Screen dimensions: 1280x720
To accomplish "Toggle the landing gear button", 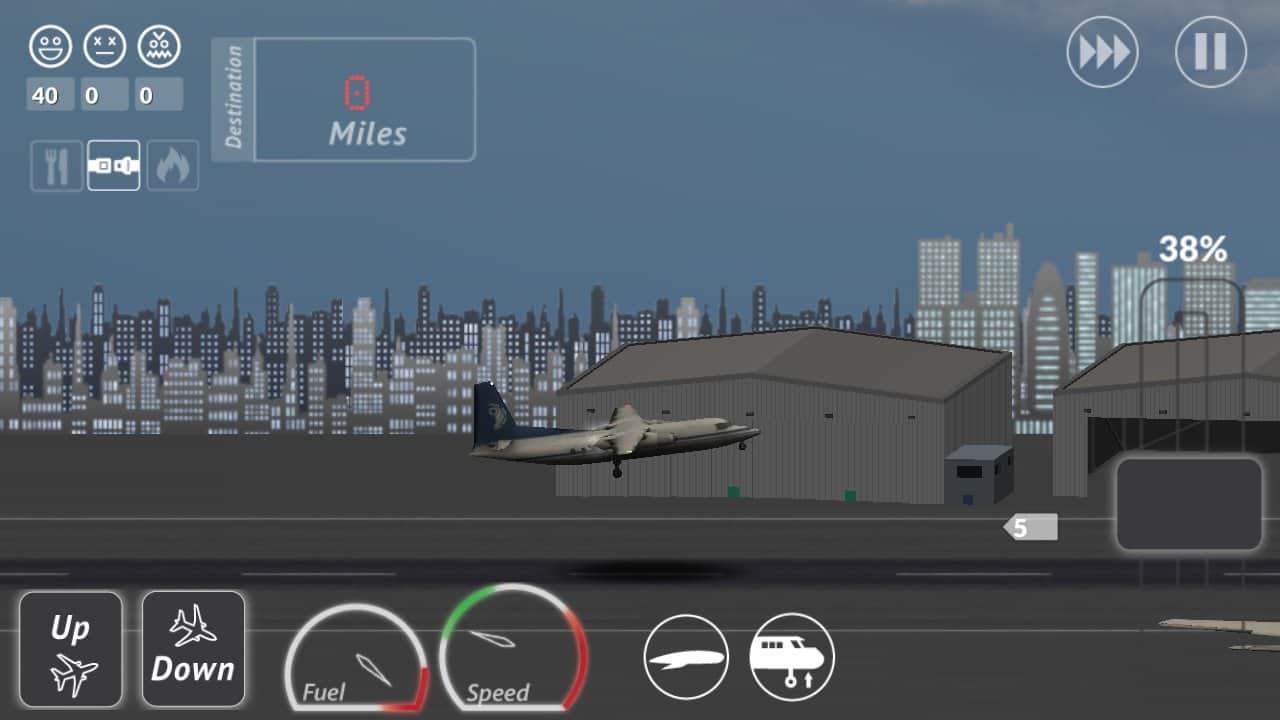I will pyautogui.click(x=792, y=657).
